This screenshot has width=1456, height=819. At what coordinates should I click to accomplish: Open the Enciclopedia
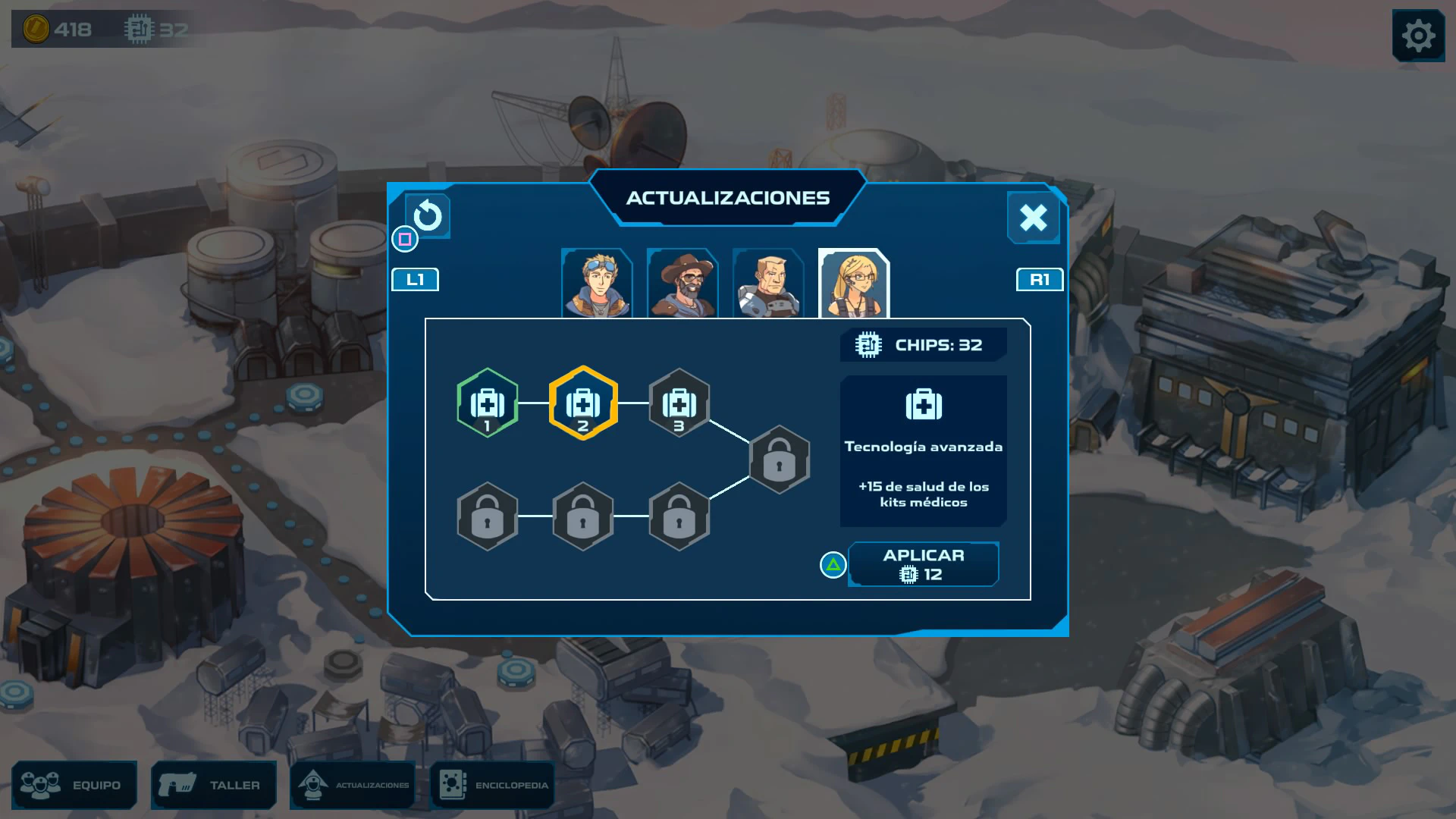click(493, 785)
